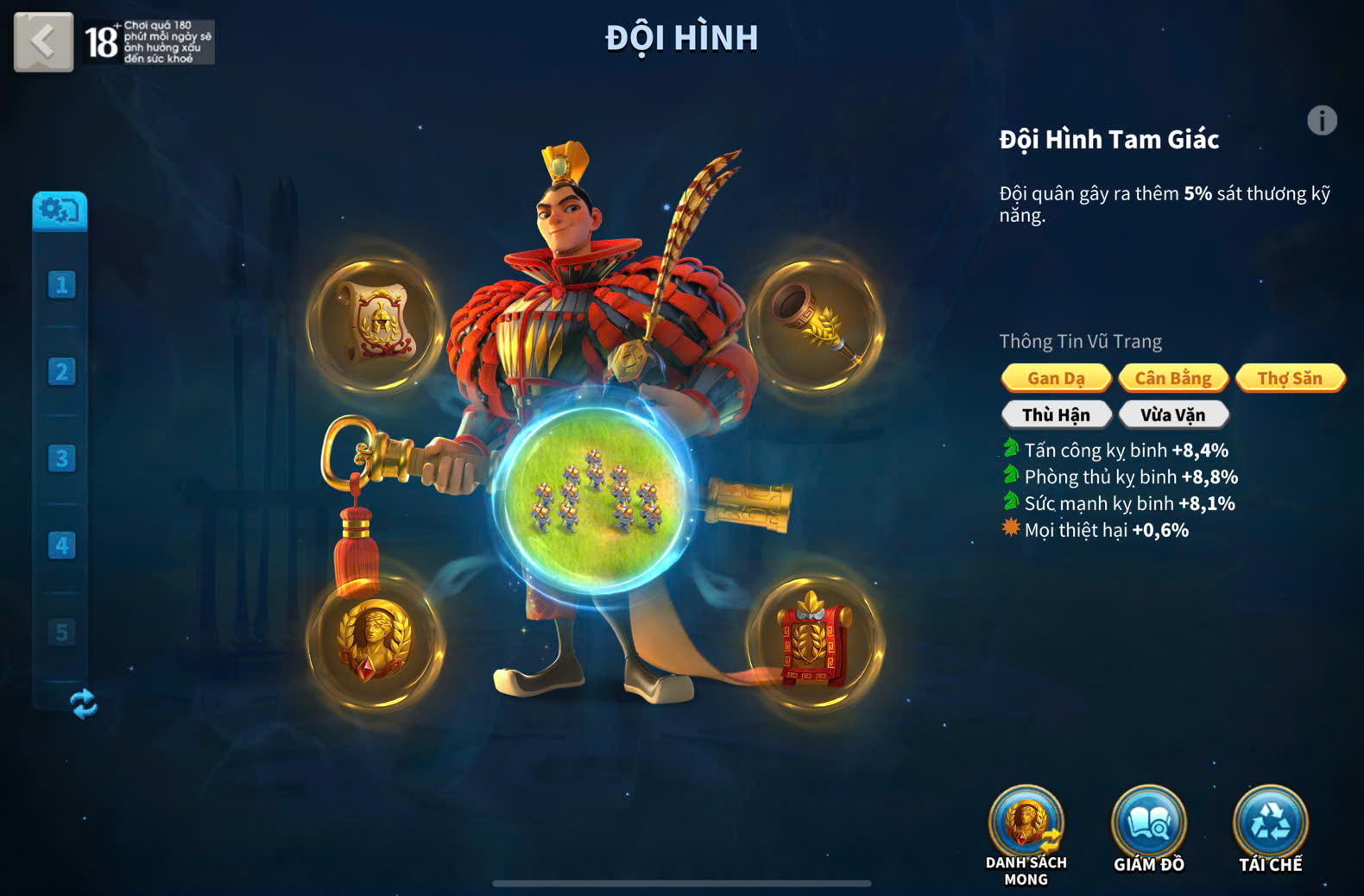Screen dimensions: 1364x896
Task: Go back with the arrow button
Action: tap(43, 41)
